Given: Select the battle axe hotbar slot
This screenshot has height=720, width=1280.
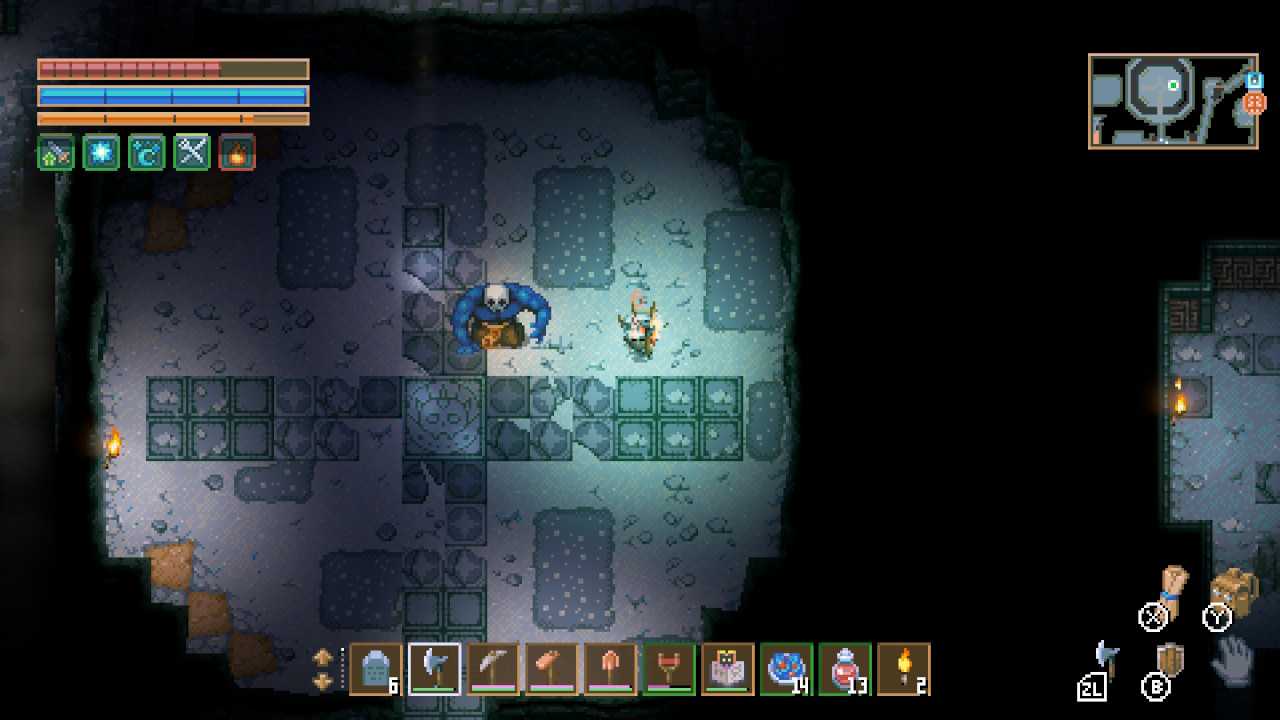Looking at the screenshot, I should pyautogui.click(x=435, y=669).
